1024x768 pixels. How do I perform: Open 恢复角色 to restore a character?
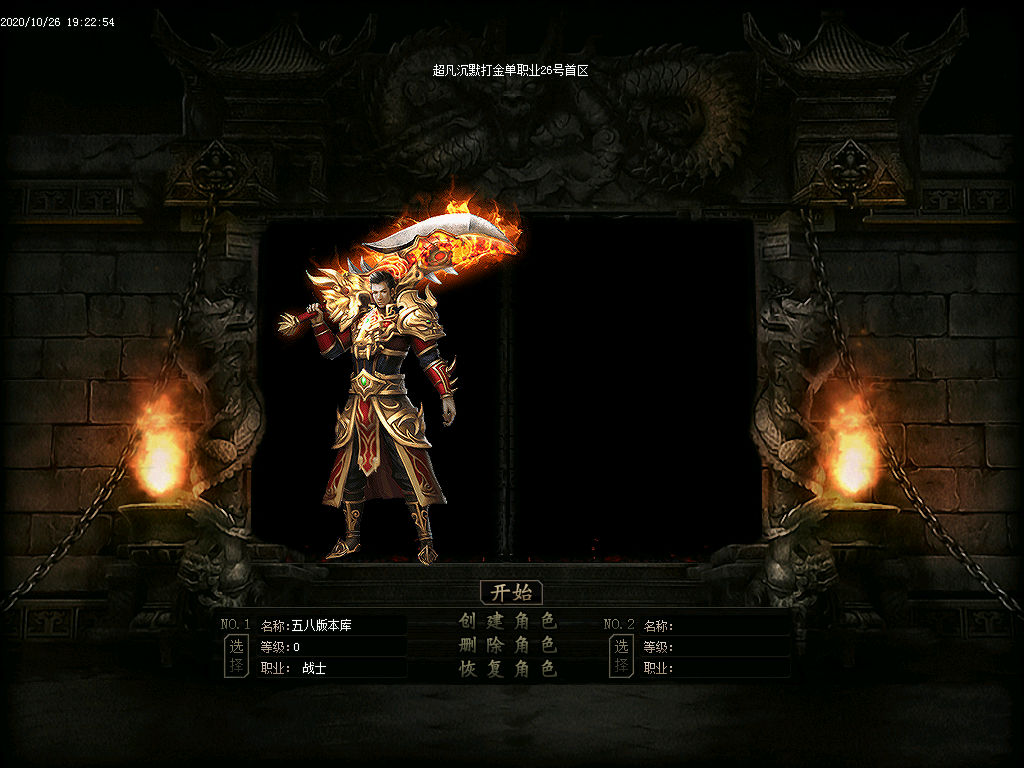pyautogui.click(x=508, y=669)
